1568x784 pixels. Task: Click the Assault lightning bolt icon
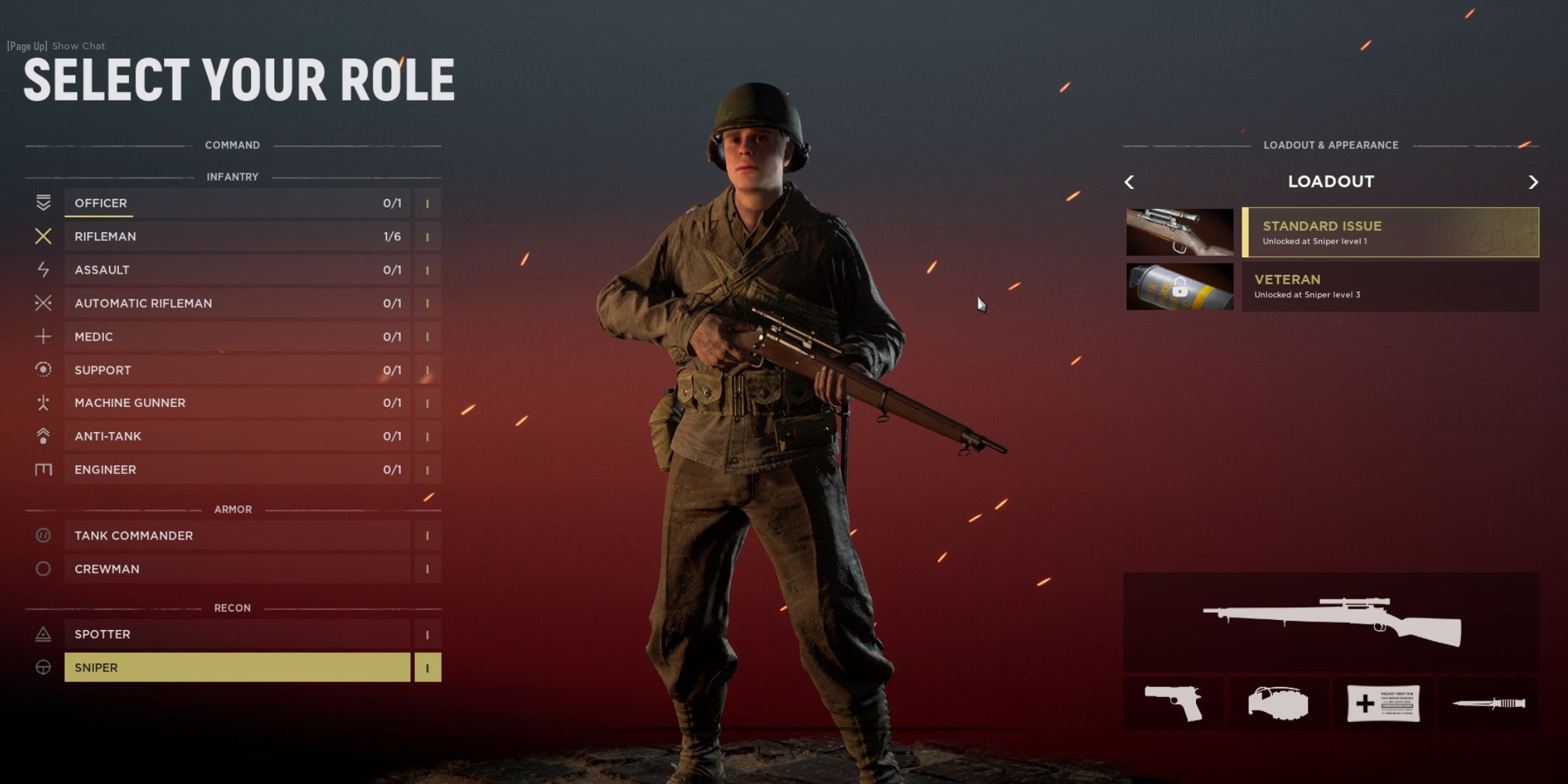43,269
